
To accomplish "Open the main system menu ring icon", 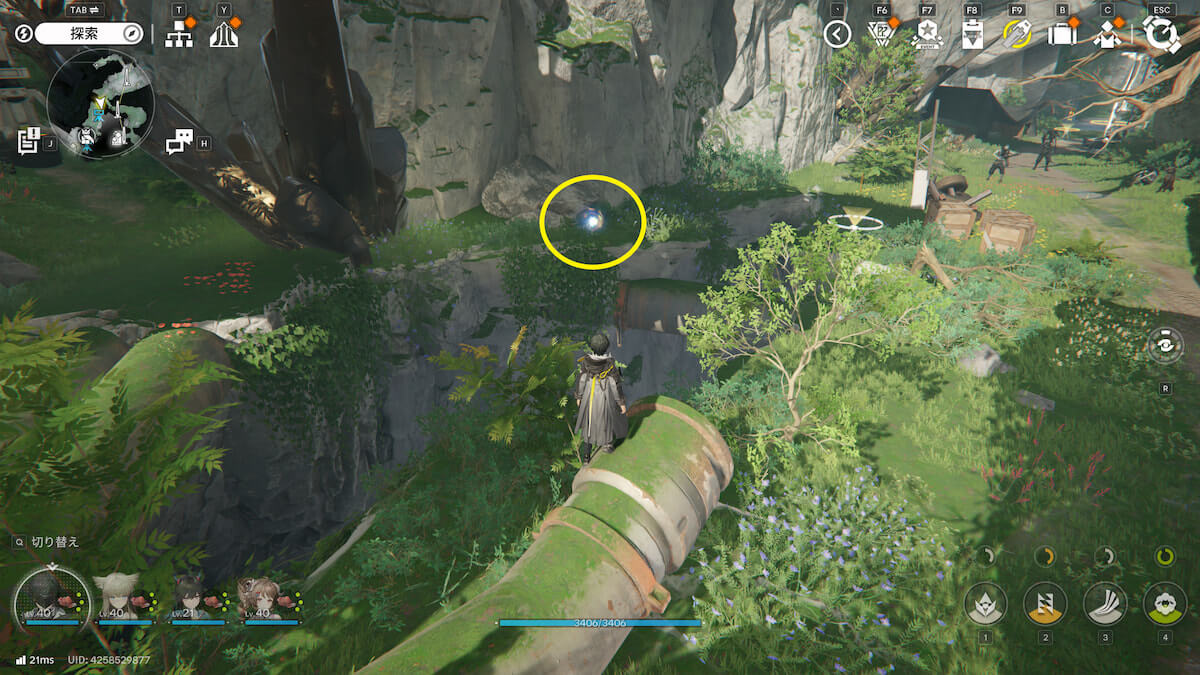I will [1161, 34].
